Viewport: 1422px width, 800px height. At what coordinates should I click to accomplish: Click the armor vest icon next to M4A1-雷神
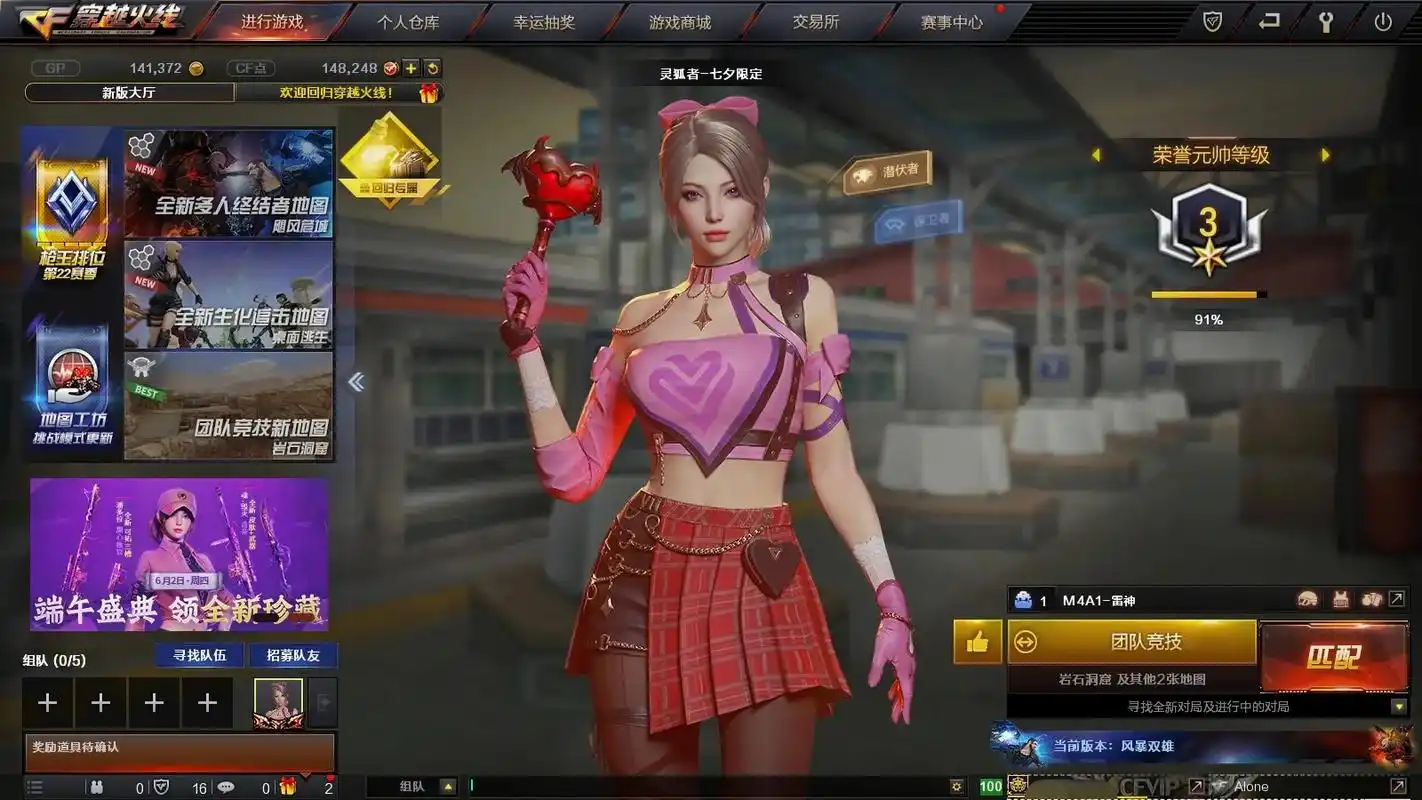pos(1341,598)
